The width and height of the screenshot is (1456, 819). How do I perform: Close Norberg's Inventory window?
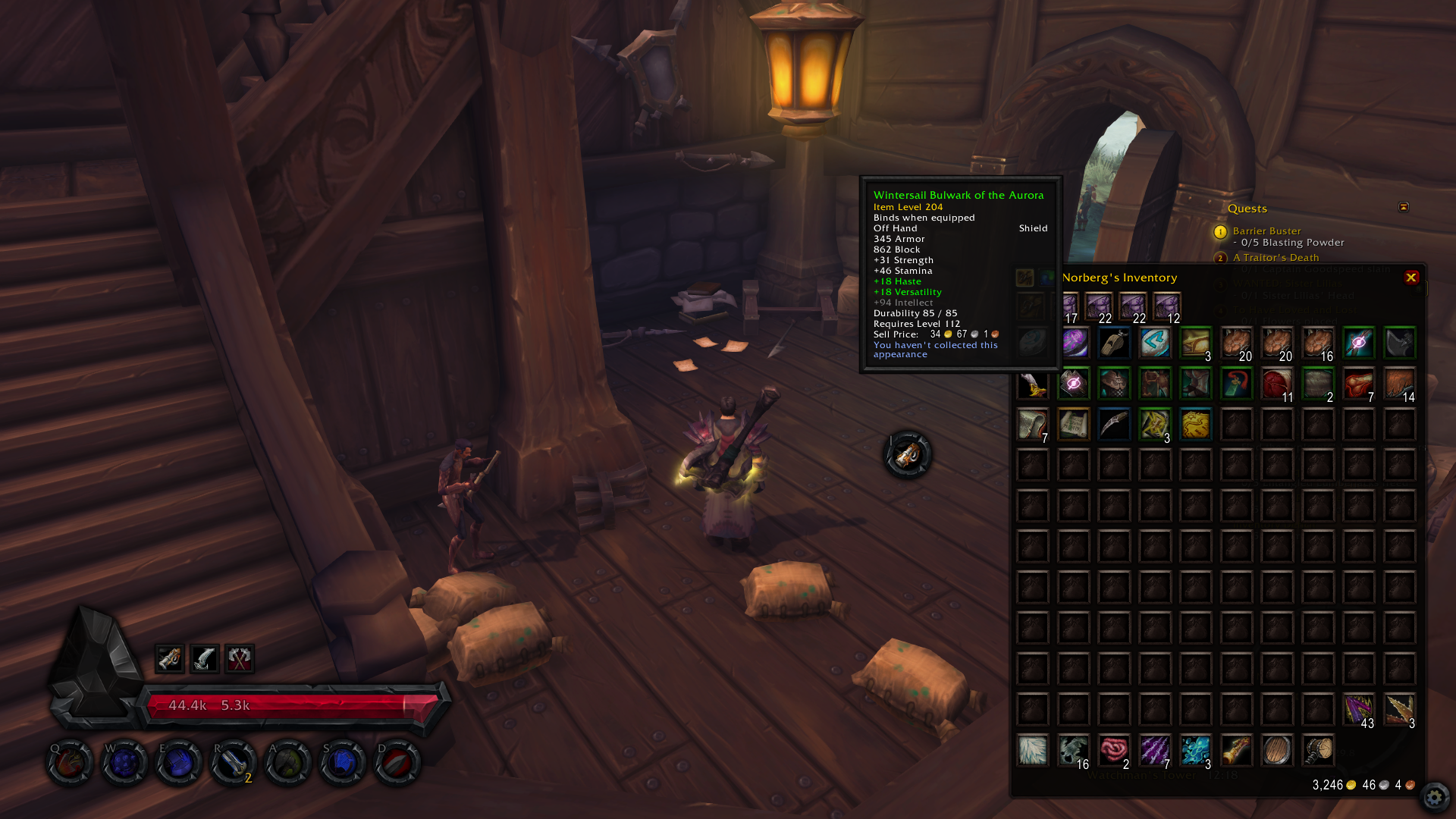click(1410, 278)
